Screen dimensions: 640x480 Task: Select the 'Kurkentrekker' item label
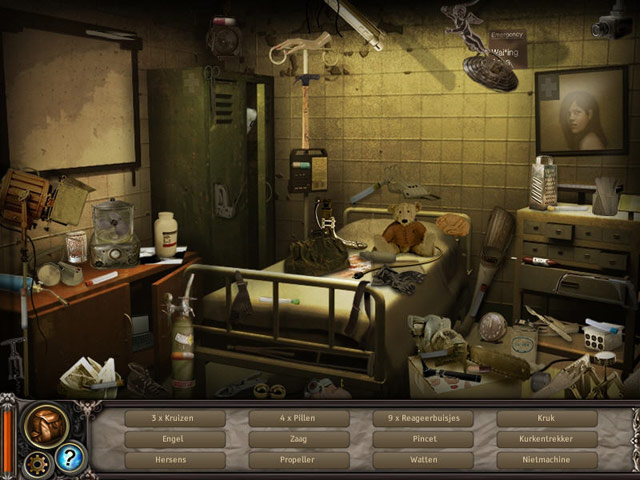pos(547,439)
